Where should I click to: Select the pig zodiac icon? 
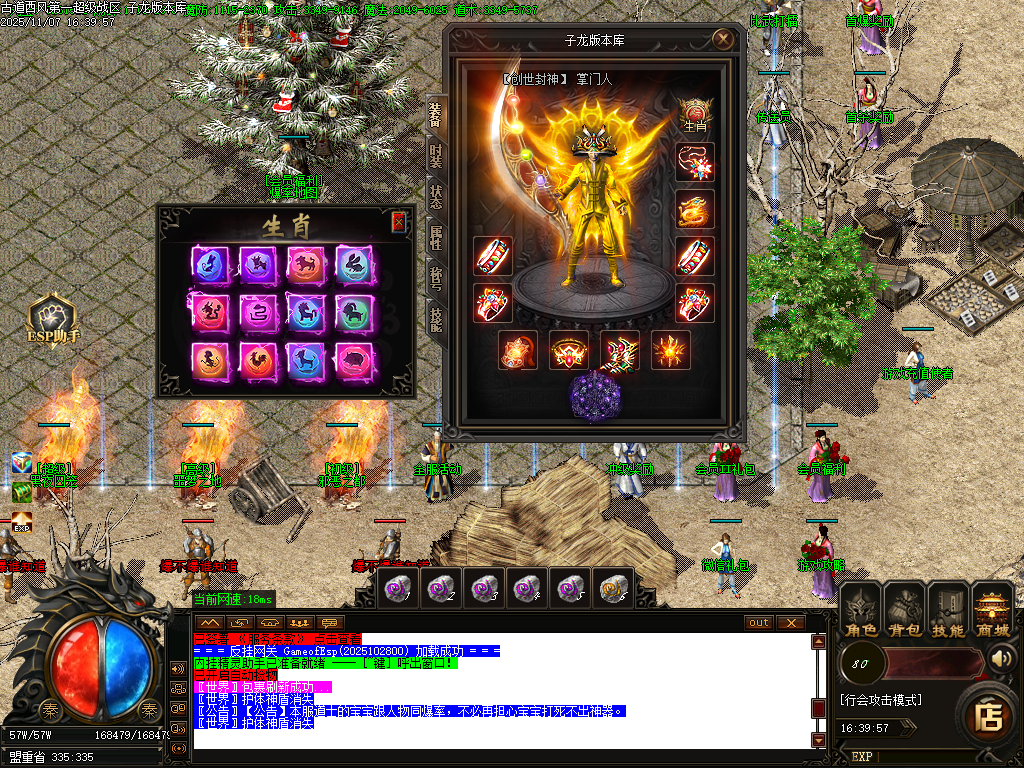[353, 361]
